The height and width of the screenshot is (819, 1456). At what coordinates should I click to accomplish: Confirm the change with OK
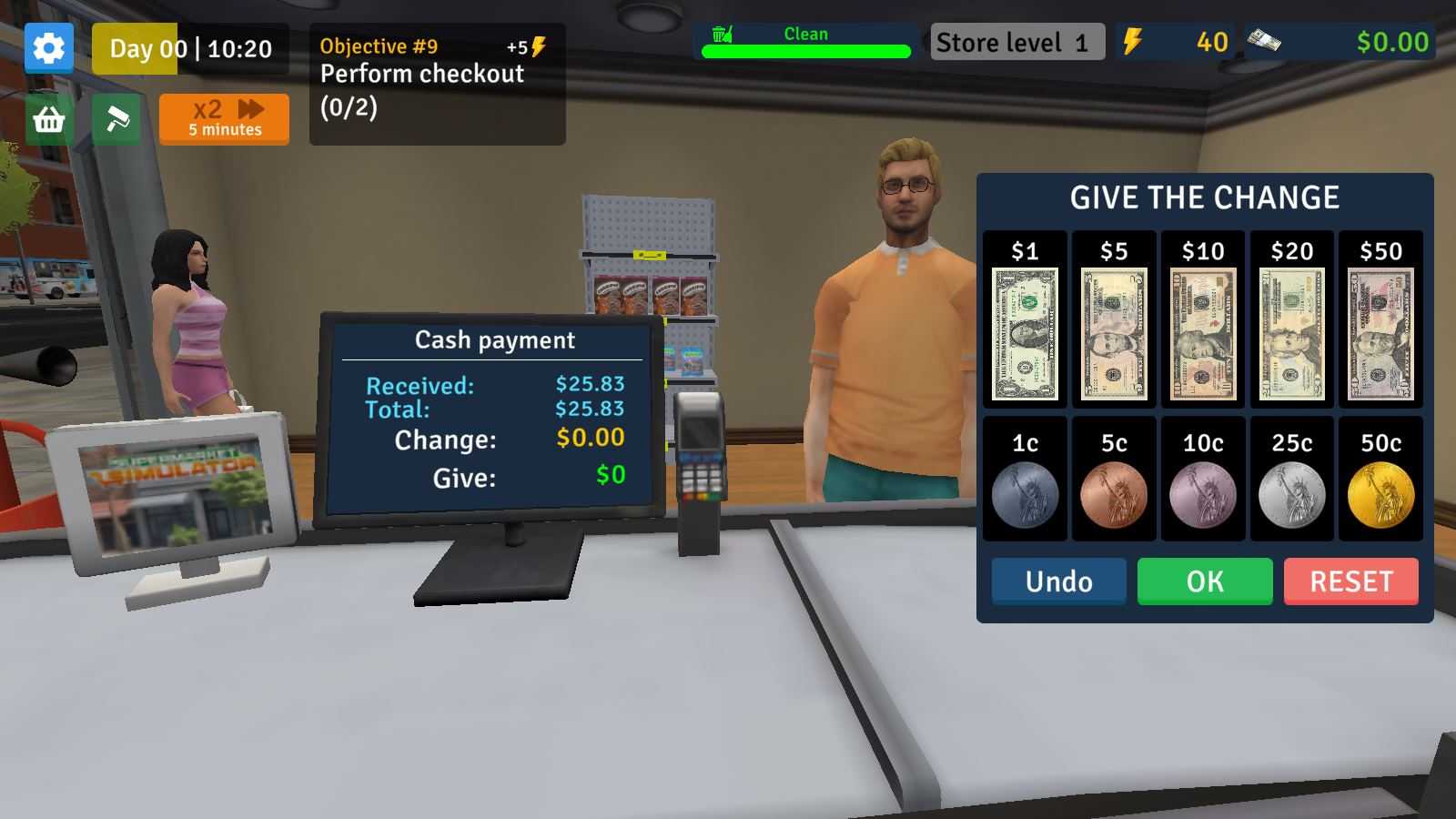(x=1205, y=581)
